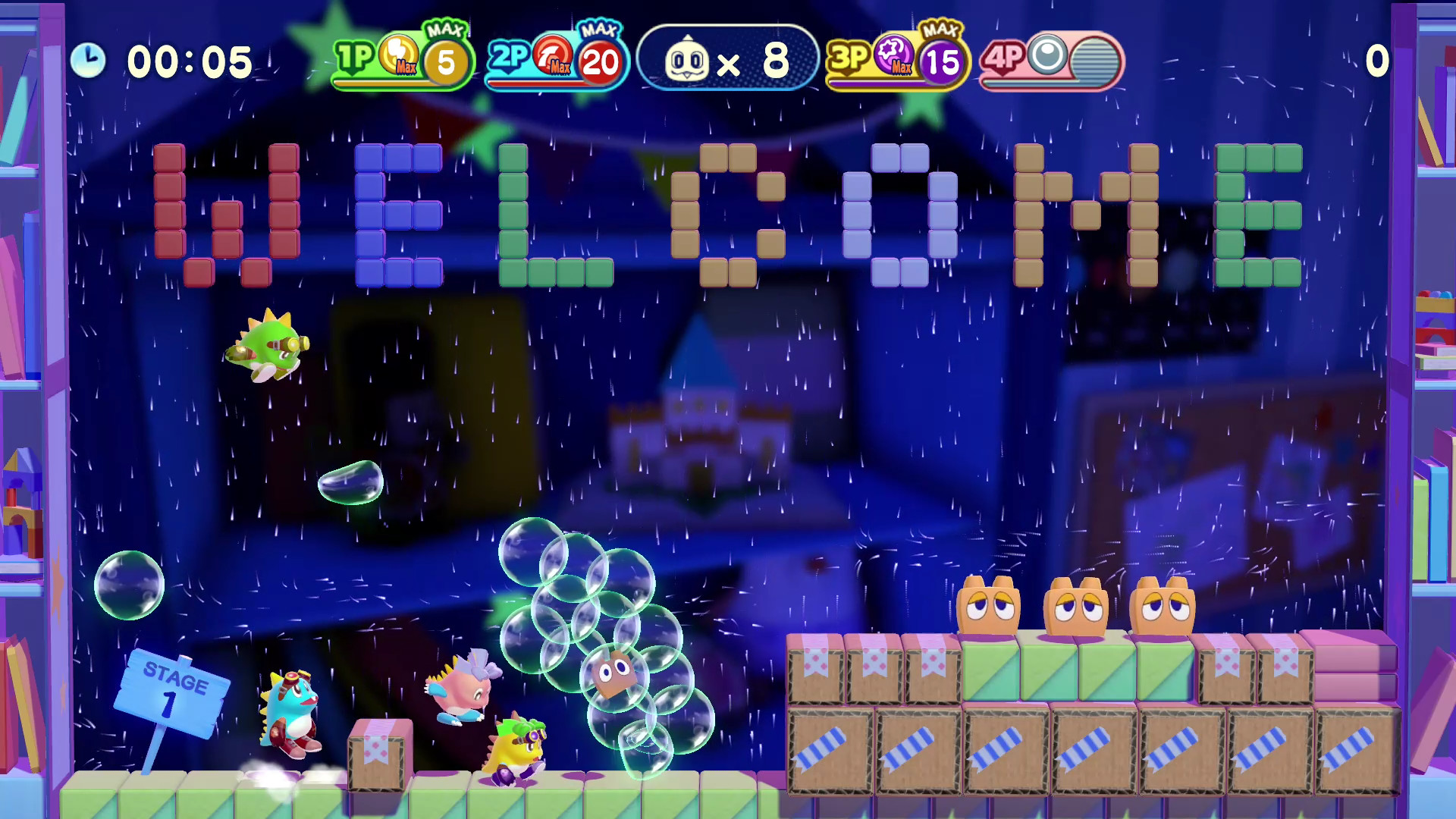Viewport: 1456px width, 819px height.
Task: Click the 2P player badge
Action: 510,55
